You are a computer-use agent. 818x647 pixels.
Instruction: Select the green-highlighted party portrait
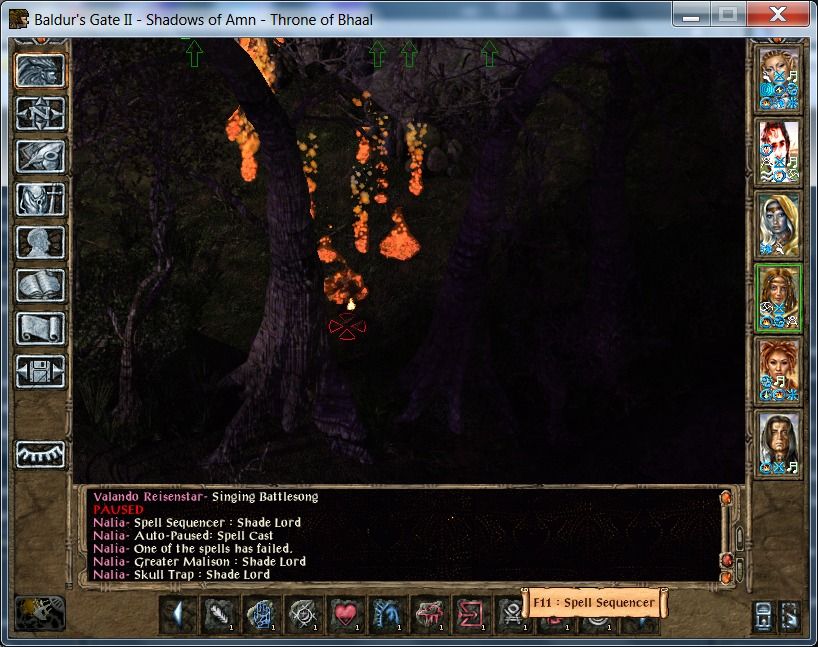click(778, 297)
